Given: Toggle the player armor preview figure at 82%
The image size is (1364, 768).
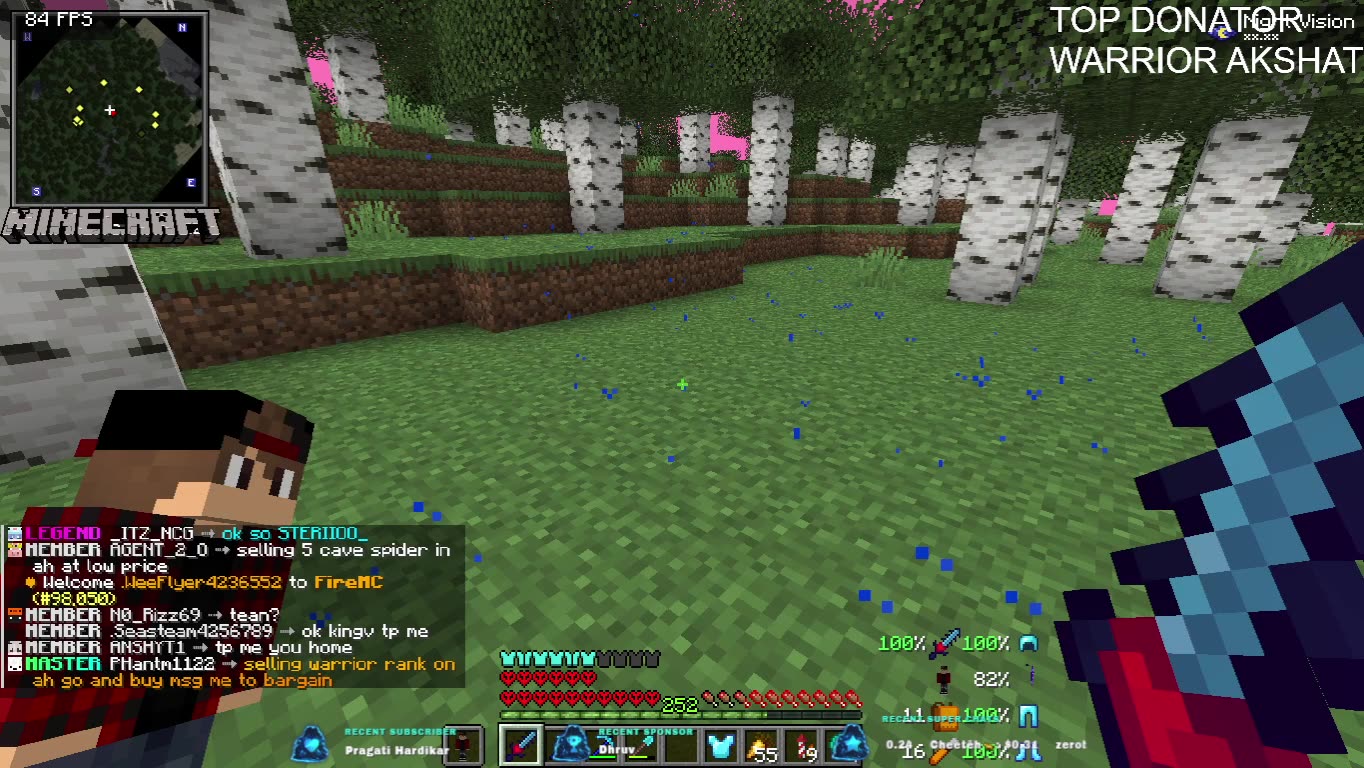Looking at the screenshot, I should [x=943, y=680].
